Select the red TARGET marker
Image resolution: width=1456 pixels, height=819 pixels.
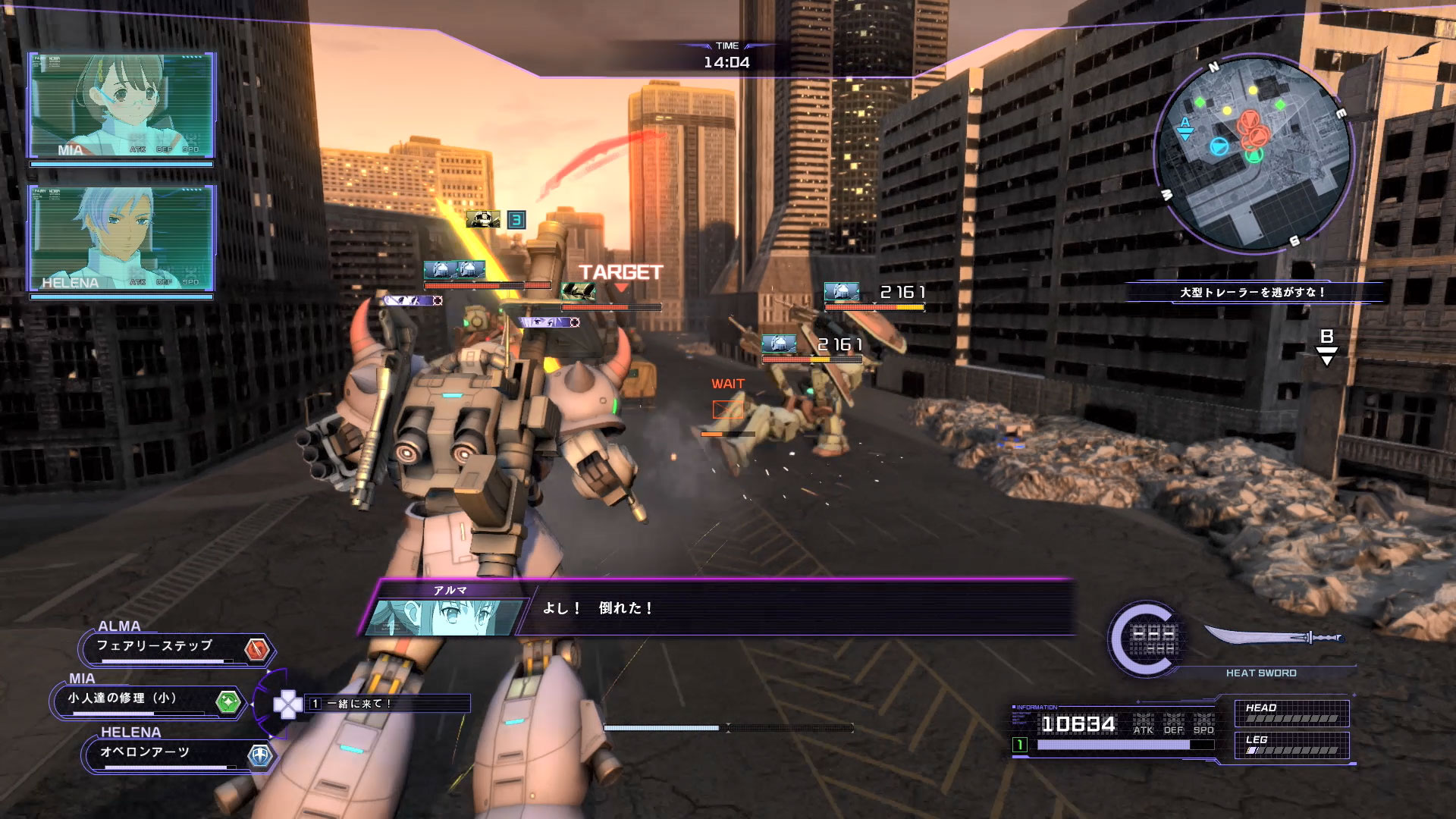coord(620,275)
